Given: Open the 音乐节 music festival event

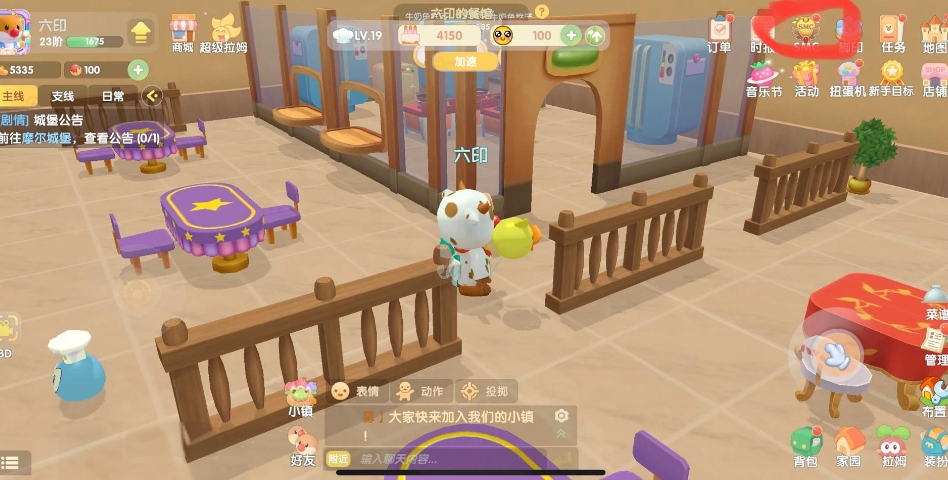Looking at the screenshot, I should [x=764, y=76].
